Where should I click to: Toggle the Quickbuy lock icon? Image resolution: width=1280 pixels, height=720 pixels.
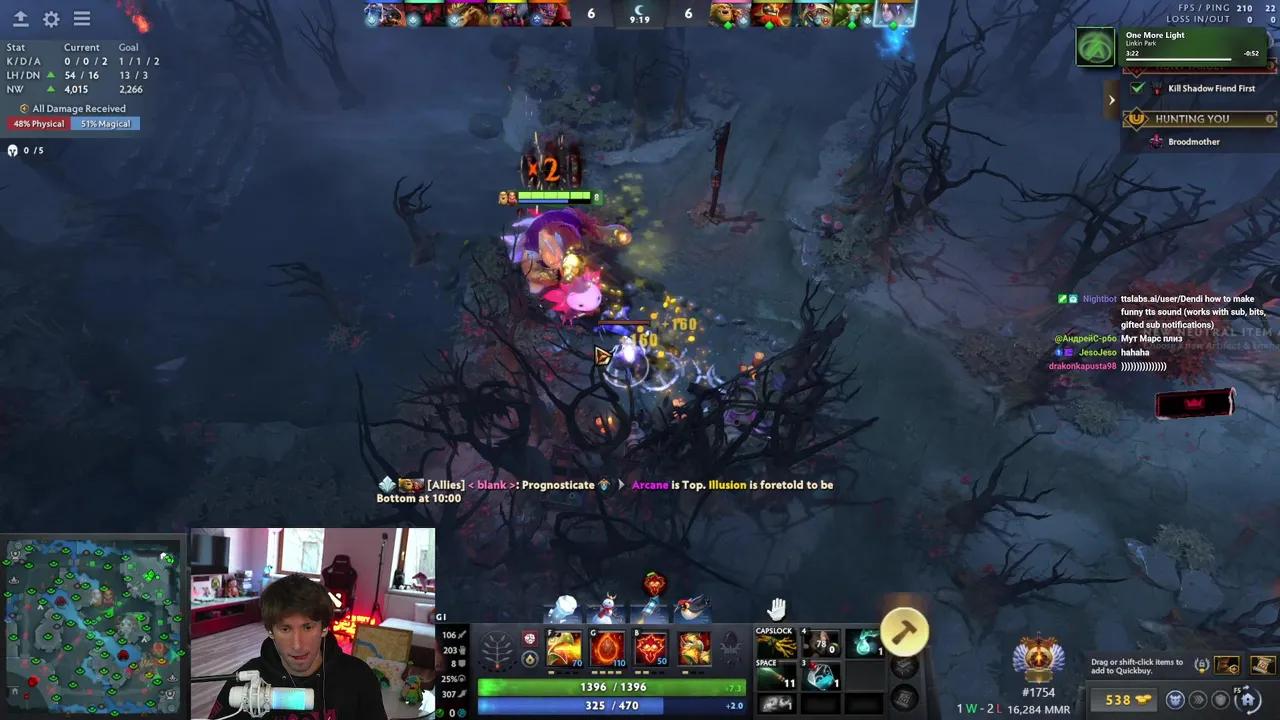1202,664
